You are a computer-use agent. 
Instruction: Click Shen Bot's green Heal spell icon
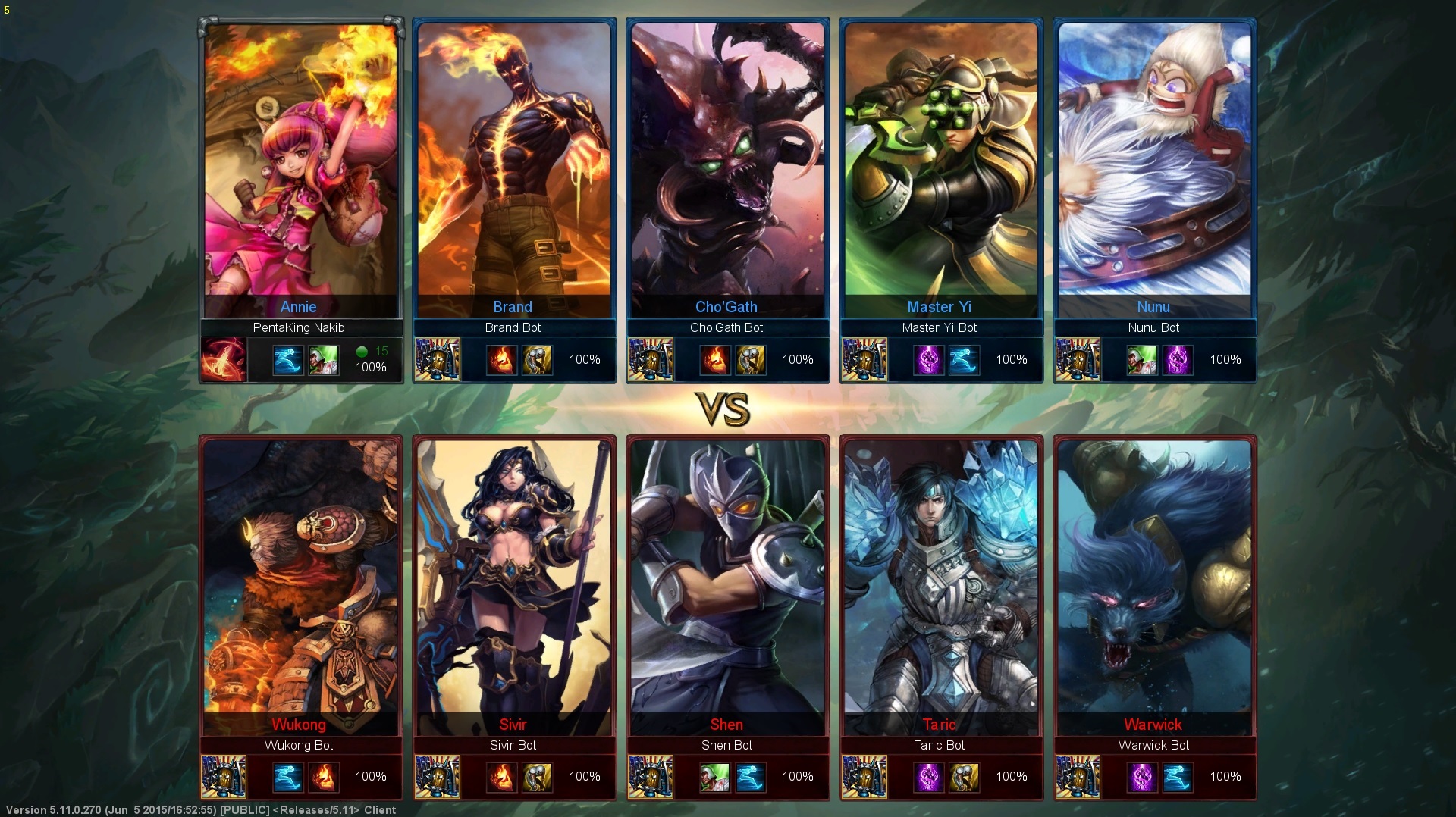pos(714,777)
